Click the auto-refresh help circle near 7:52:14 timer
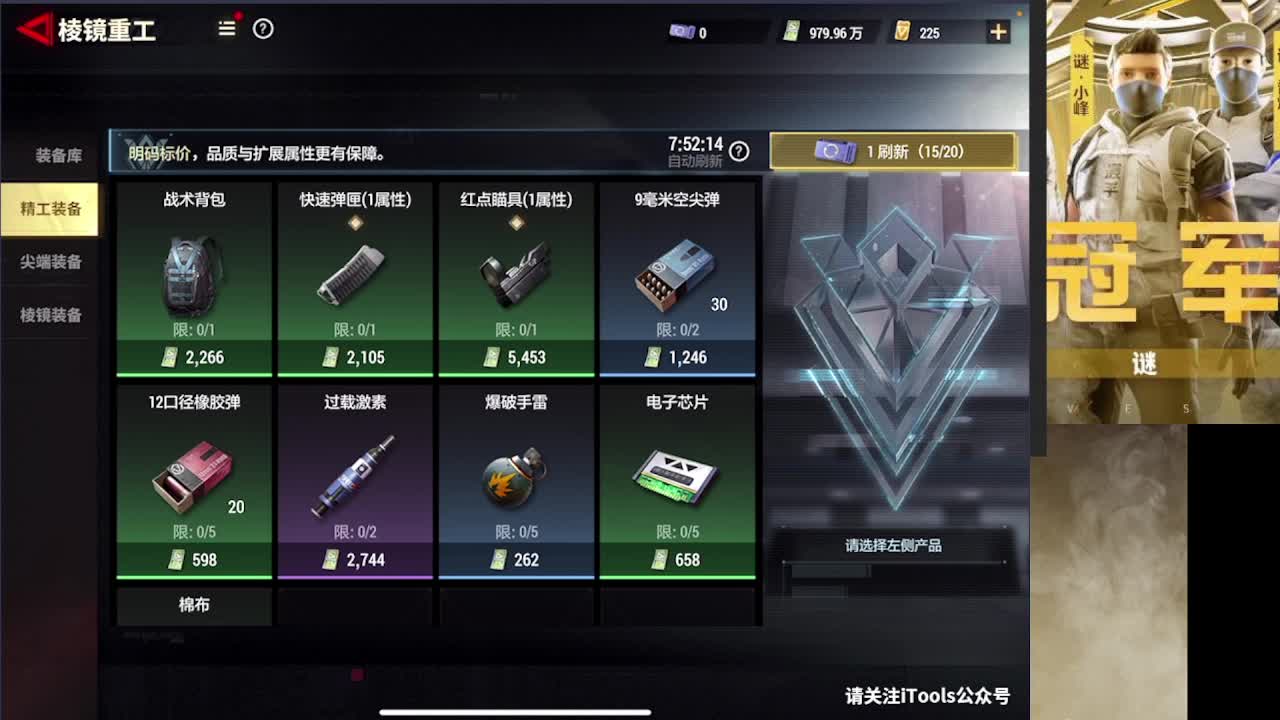This screenshot has height=720, width=1280. (x=738, y=152)
